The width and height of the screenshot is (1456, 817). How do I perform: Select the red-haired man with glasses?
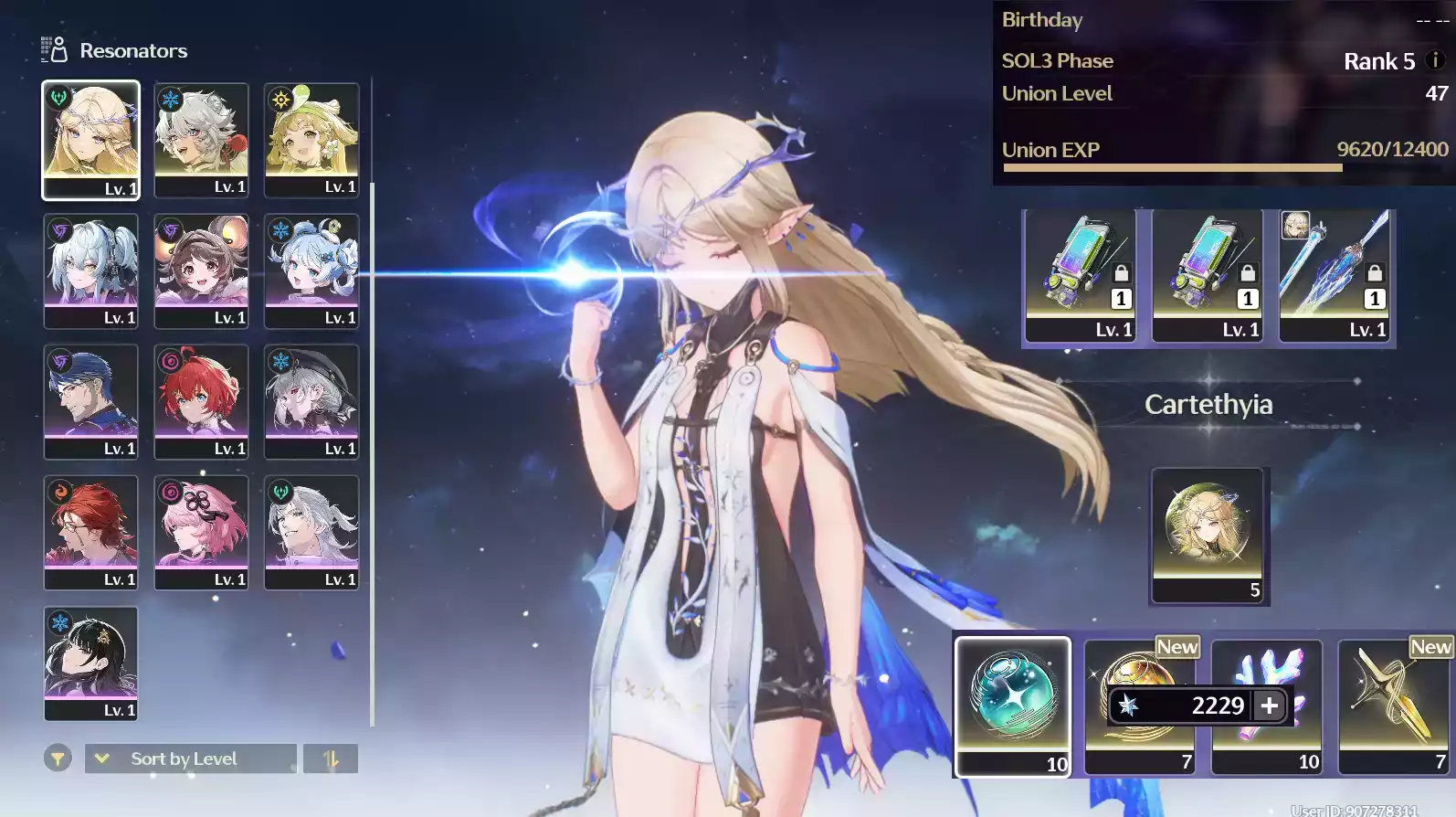(x=90, y=531)
